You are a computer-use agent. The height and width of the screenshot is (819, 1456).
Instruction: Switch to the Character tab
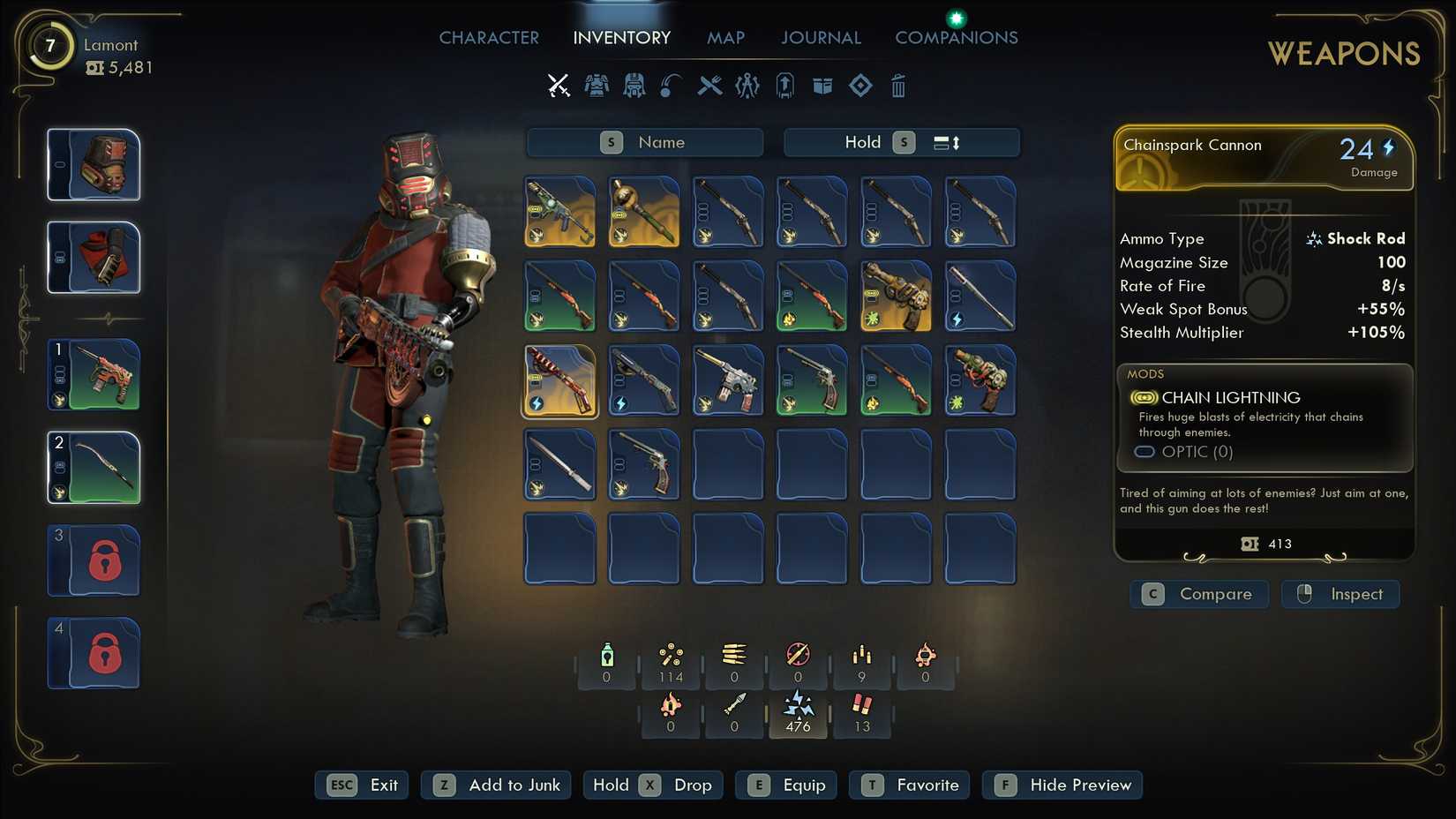click(489, 38)
